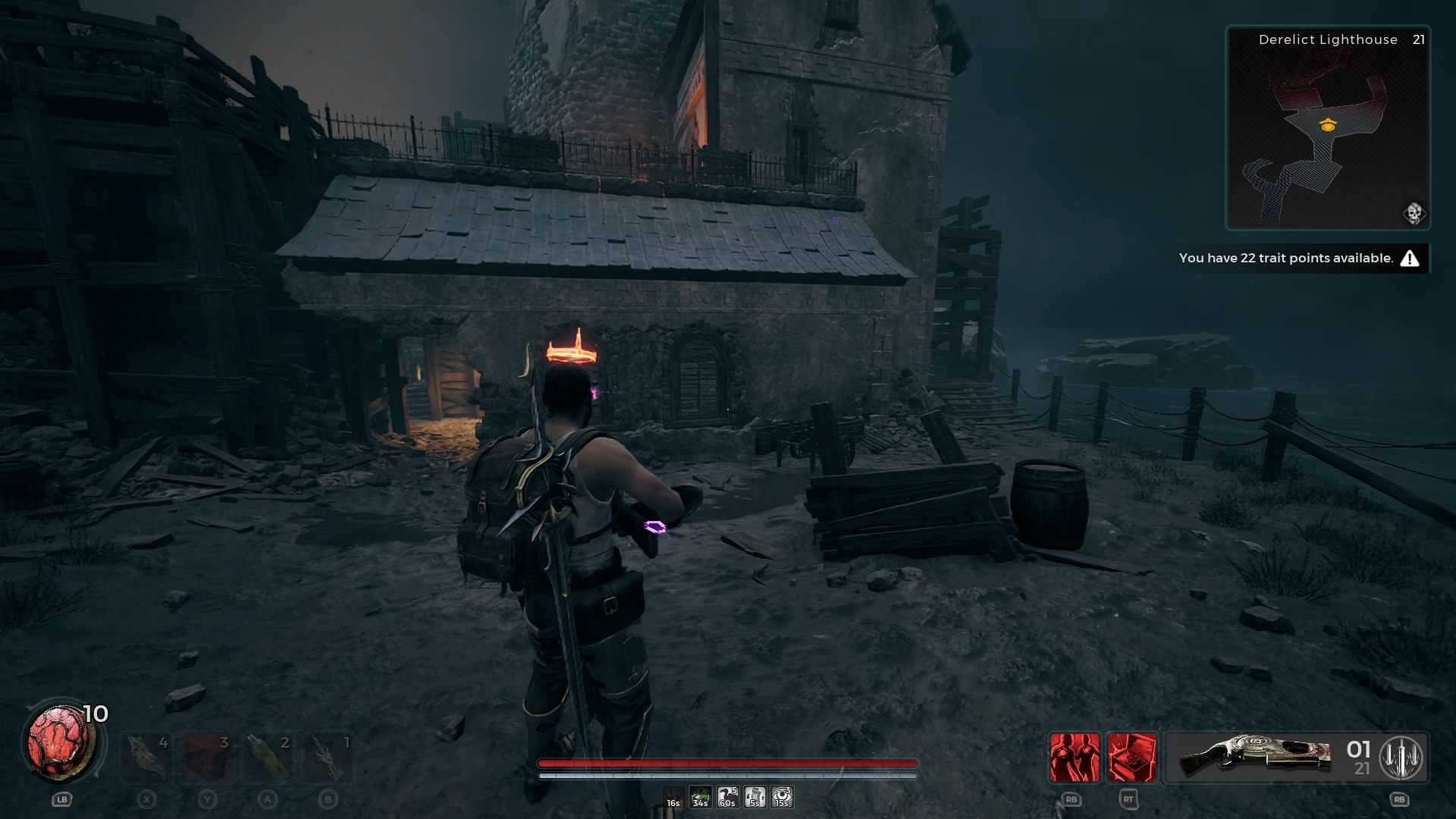Click the twin figures skill icon above RB
The height and width of the screenshot is (819, 1456).
pos(1072,756)
